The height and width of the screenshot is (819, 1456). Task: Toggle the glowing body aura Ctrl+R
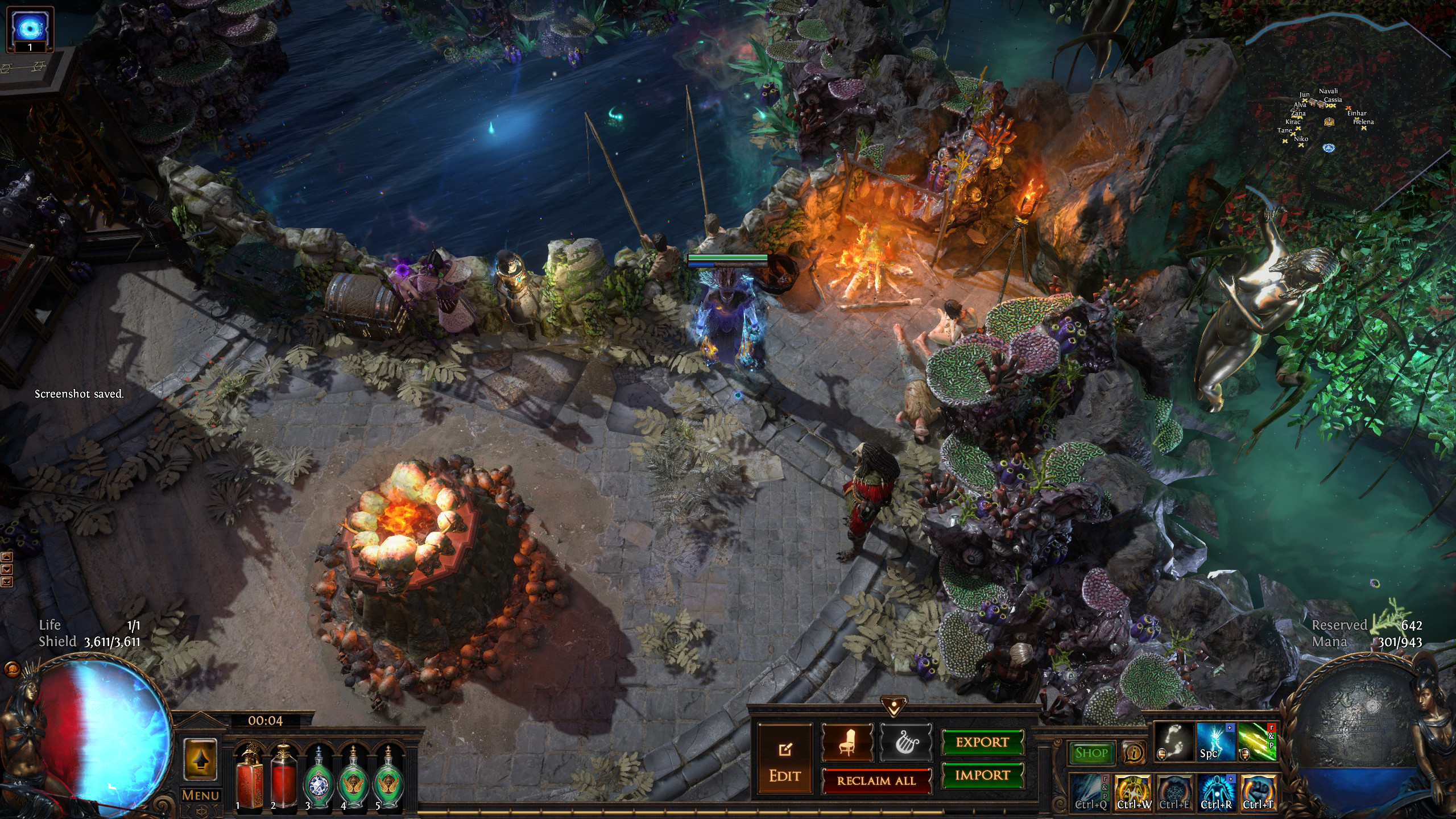[1216, 792]
